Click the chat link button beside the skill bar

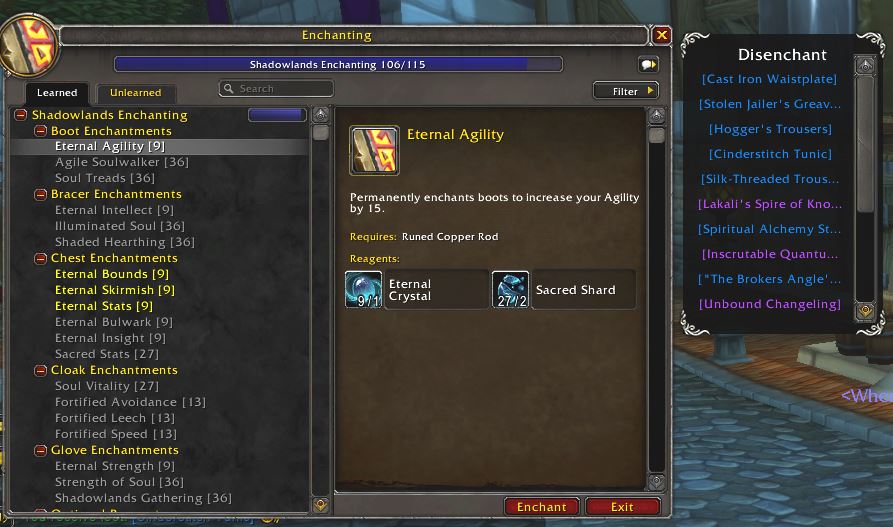pyautogui.click(x=648, y=64)
